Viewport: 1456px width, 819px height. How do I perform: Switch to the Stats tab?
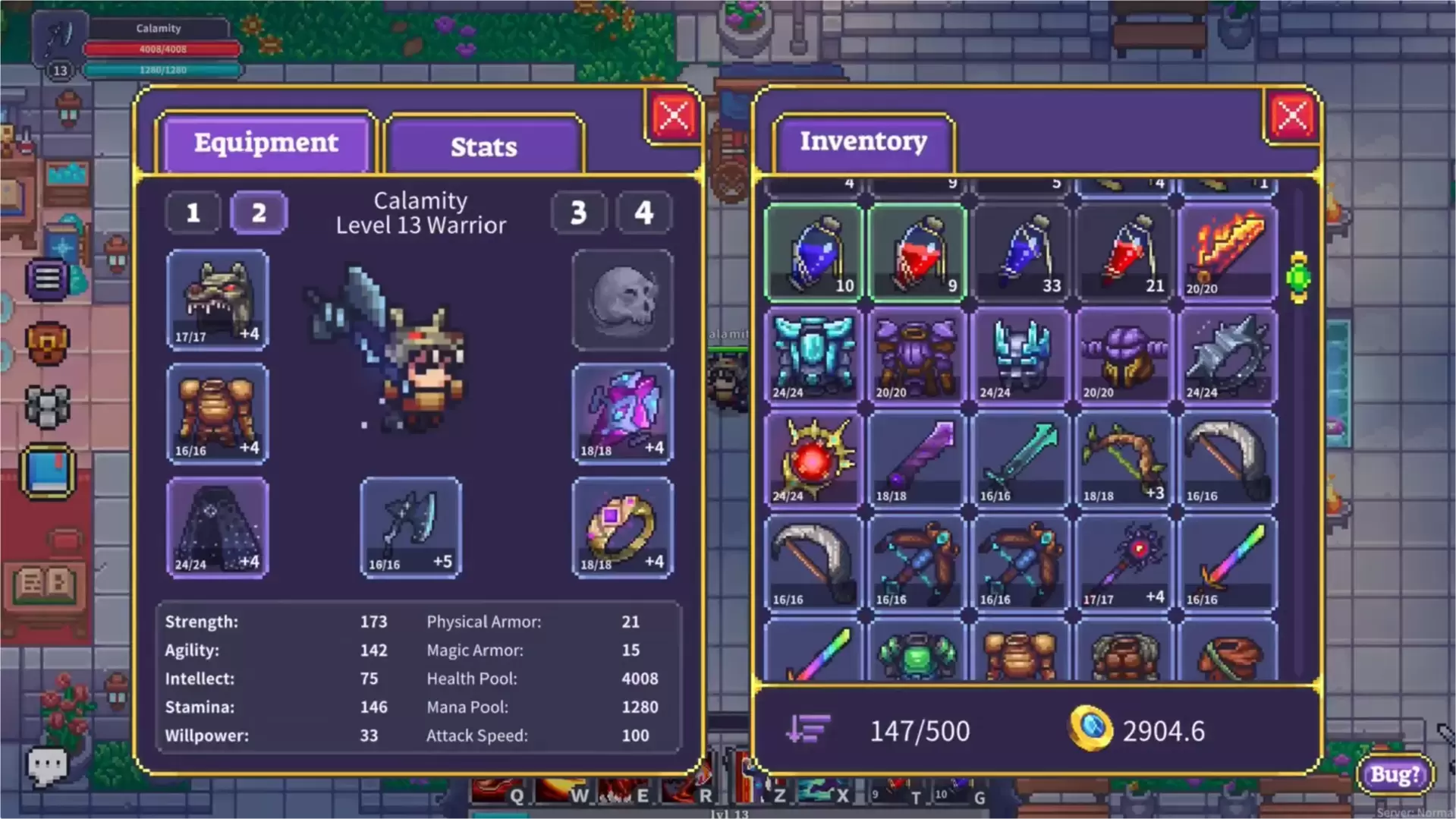pyautogui.click(x=484, y=146)
